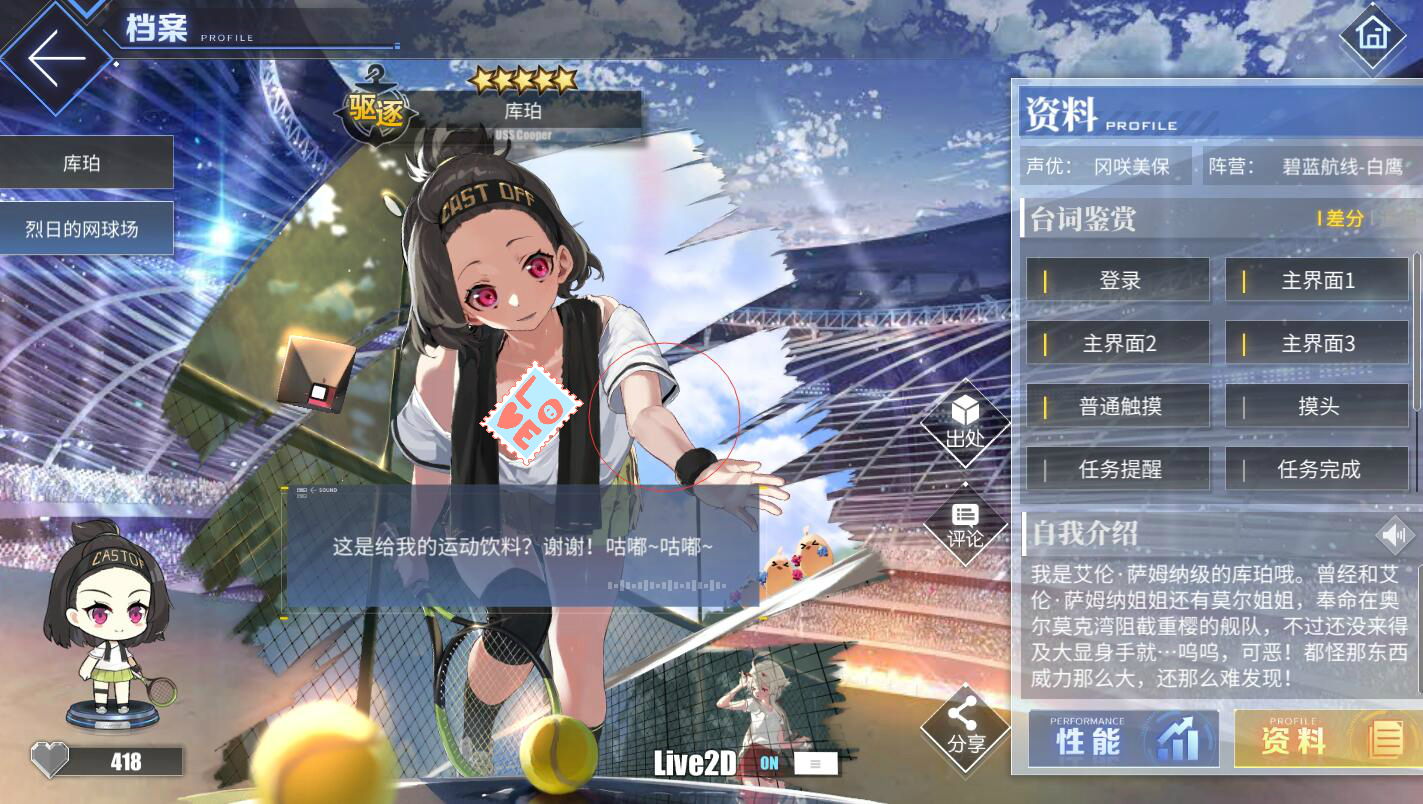Play the 任务提醒 voice line
Image resolution: width=1423 pixels, height=804 pixels.
[1118, 469]
